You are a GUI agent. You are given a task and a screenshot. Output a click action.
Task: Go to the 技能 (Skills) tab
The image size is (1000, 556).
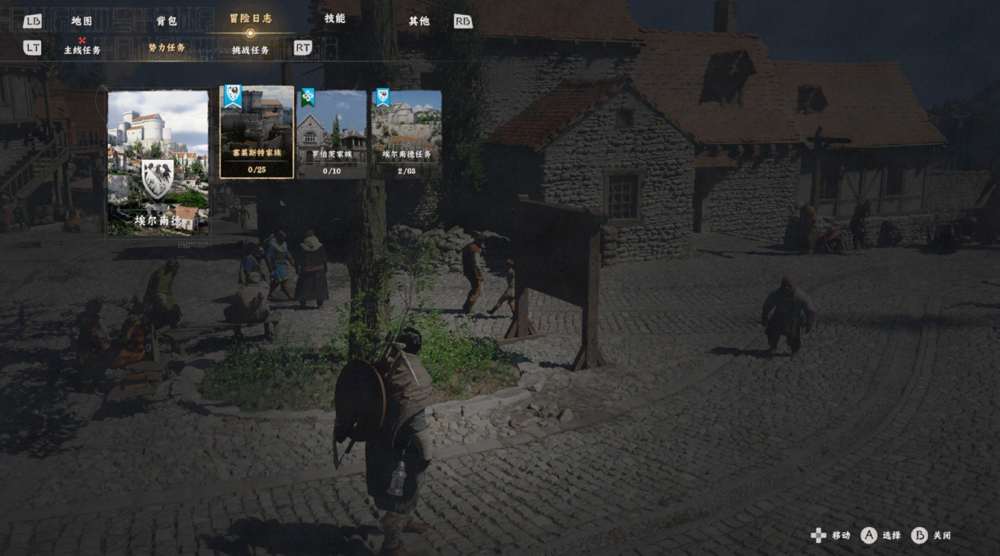pos(335,18)
